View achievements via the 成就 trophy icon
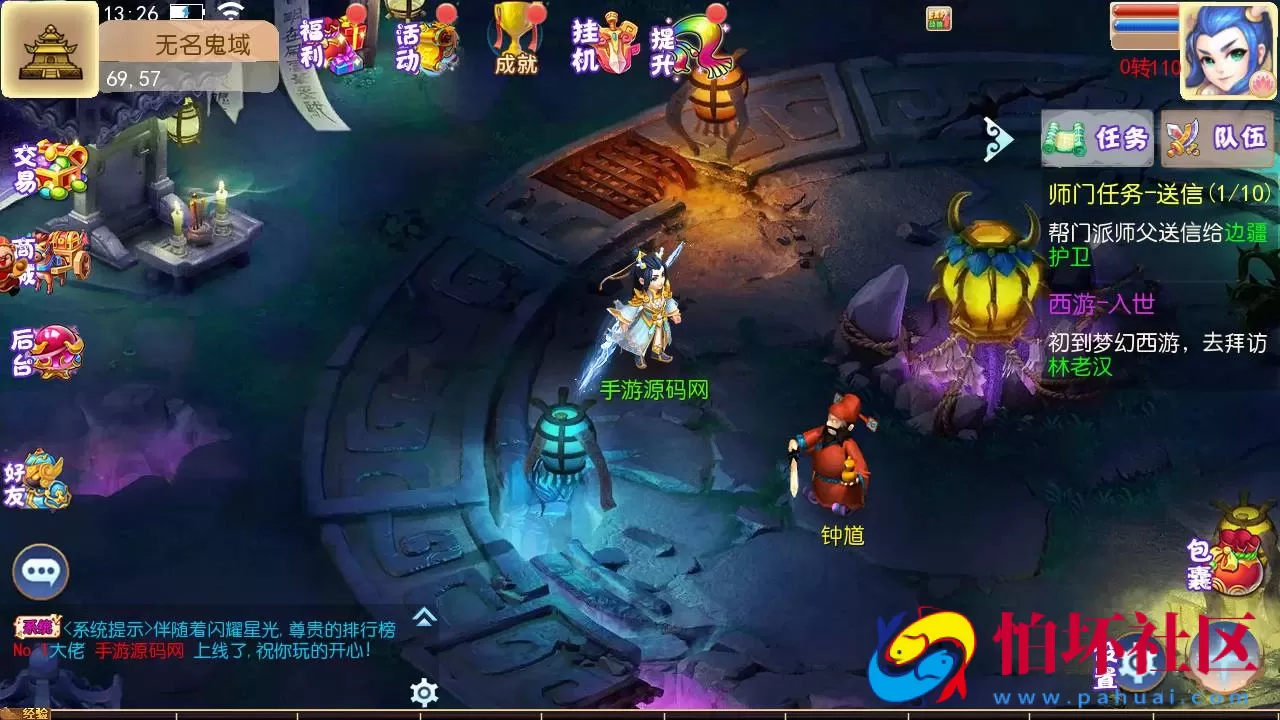The height and width of the screenshot is (720, 1280). click(x=513, y=40)
